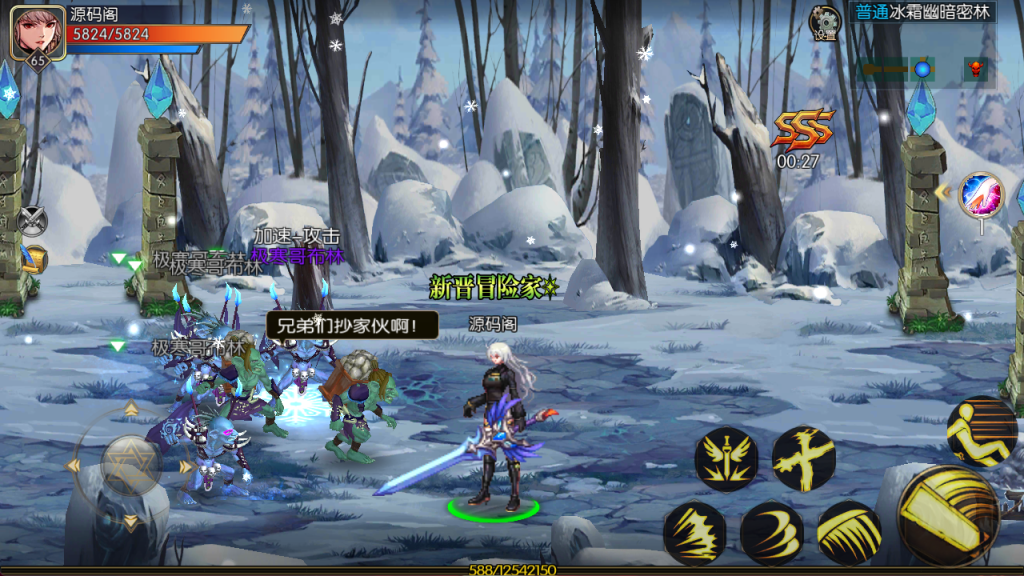Tap the player portrait avatar
The height and width of the screenshot is (576, 1024).
(37, 32)
